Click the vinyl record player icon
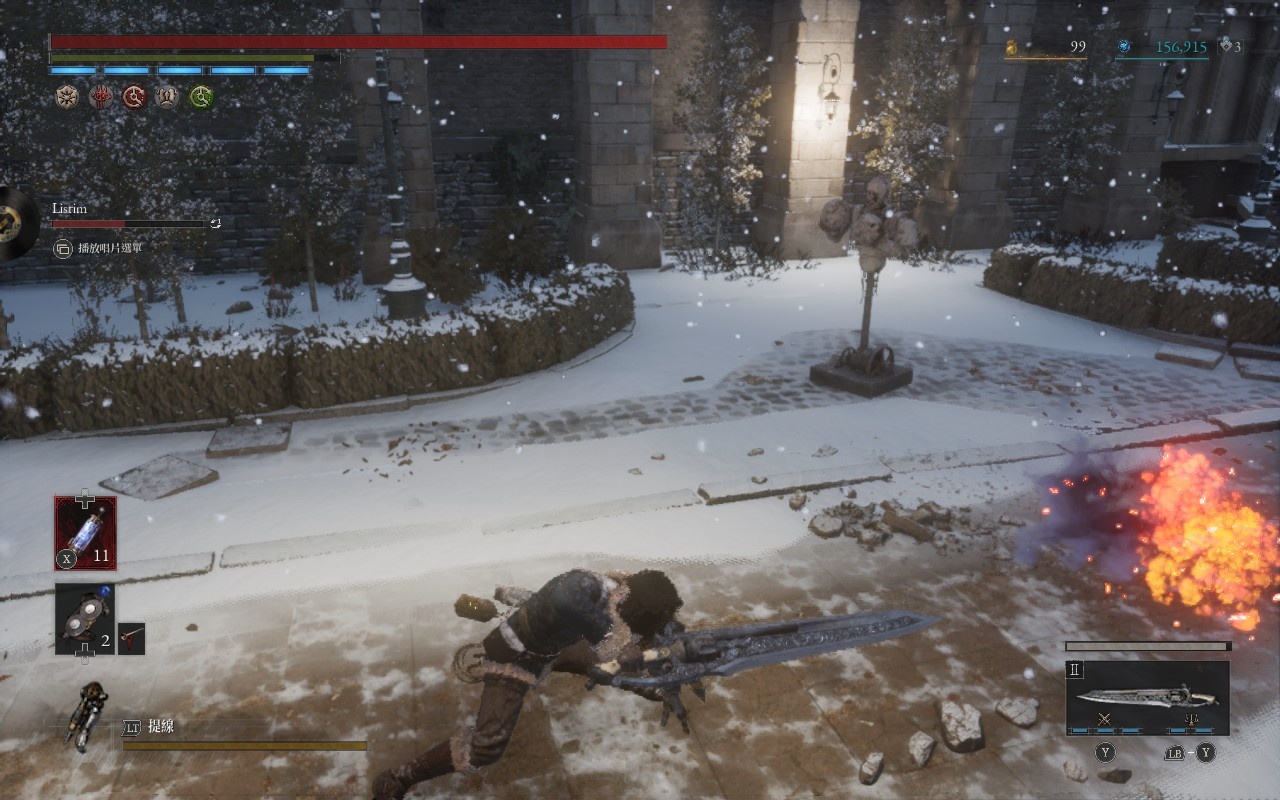Viewport: 1280px width, 800px height. (14, 223)
